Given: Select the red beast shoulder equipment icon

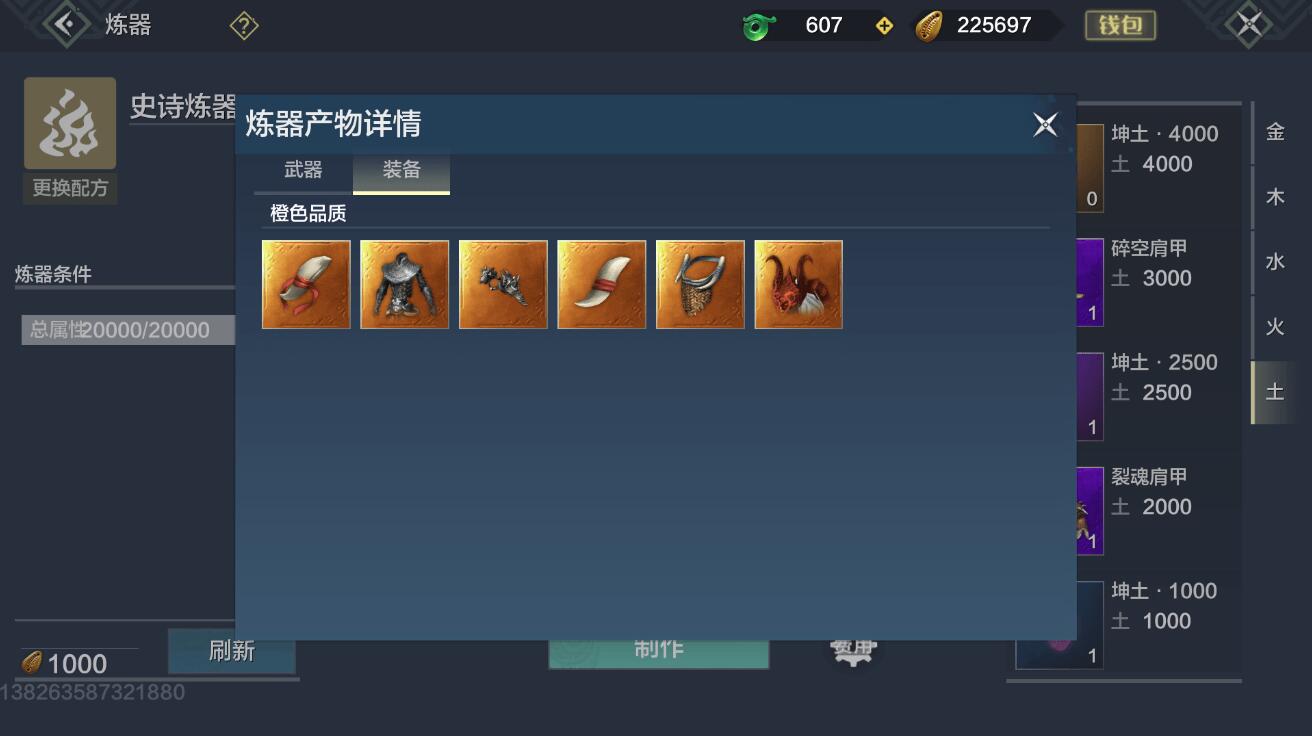Looking at the screenshot, I should (x=798, y=284).
